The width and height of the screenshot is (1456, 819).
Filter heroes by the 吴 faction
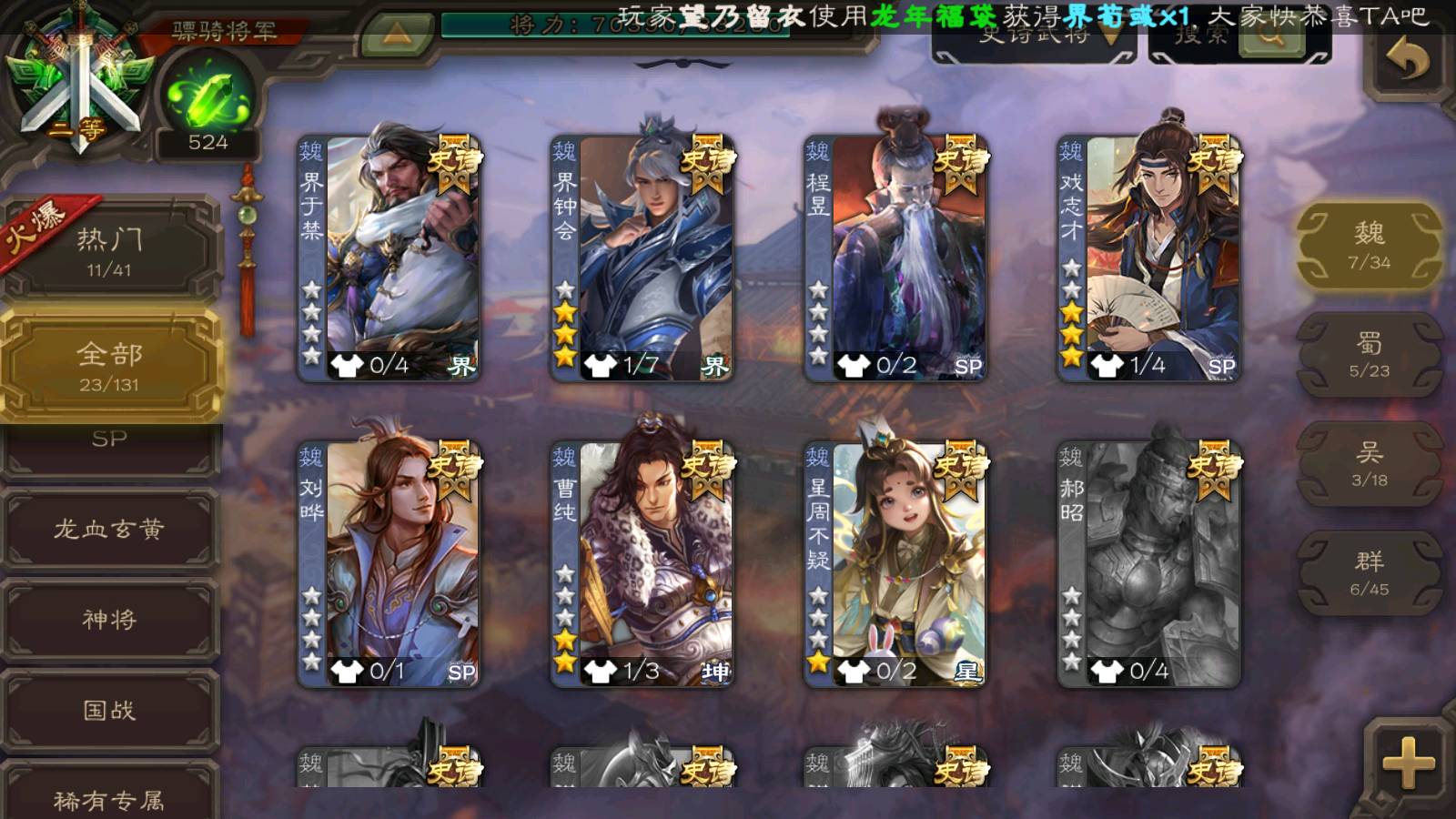point(1369,464)
